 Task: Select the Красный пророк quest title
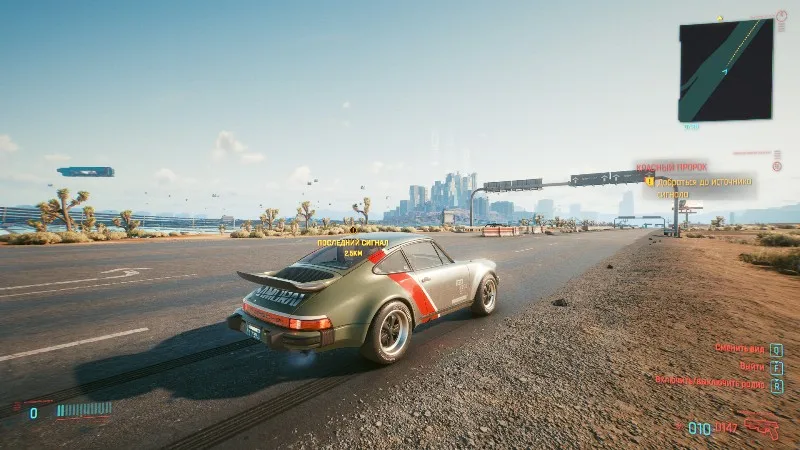(x=672, y=167)
